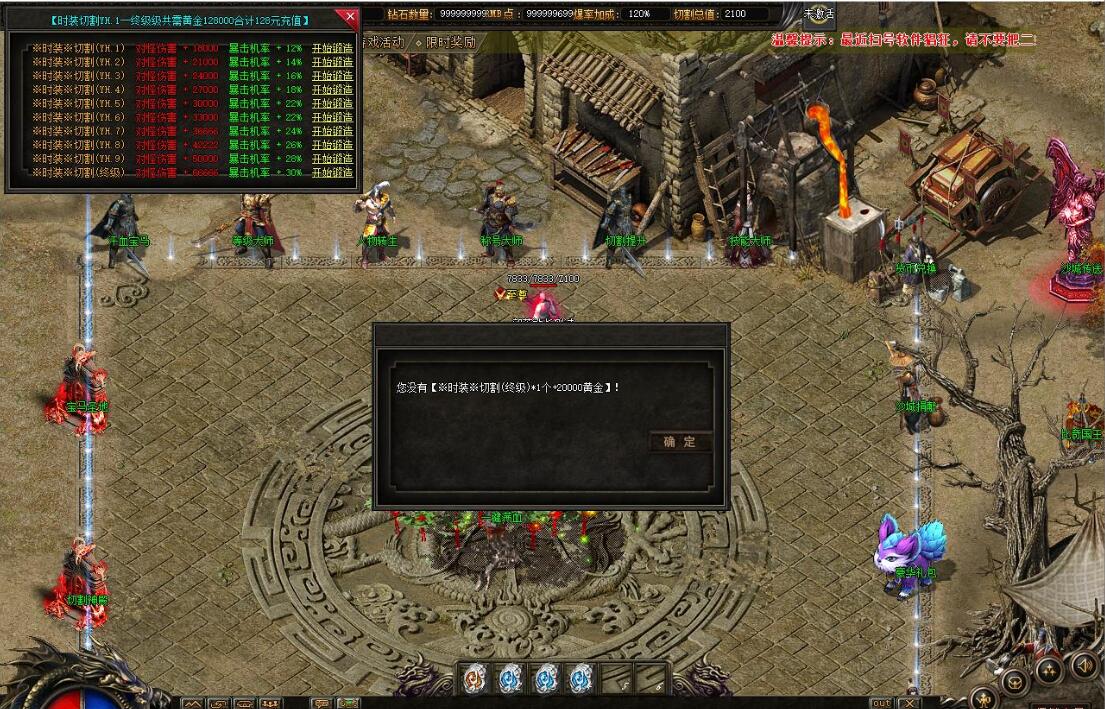Image resolution: width=1105 pixels, height=709 pixels.
Task: Start forging 时装切割 (YM.6)
Action: click(x=332, y=117)
